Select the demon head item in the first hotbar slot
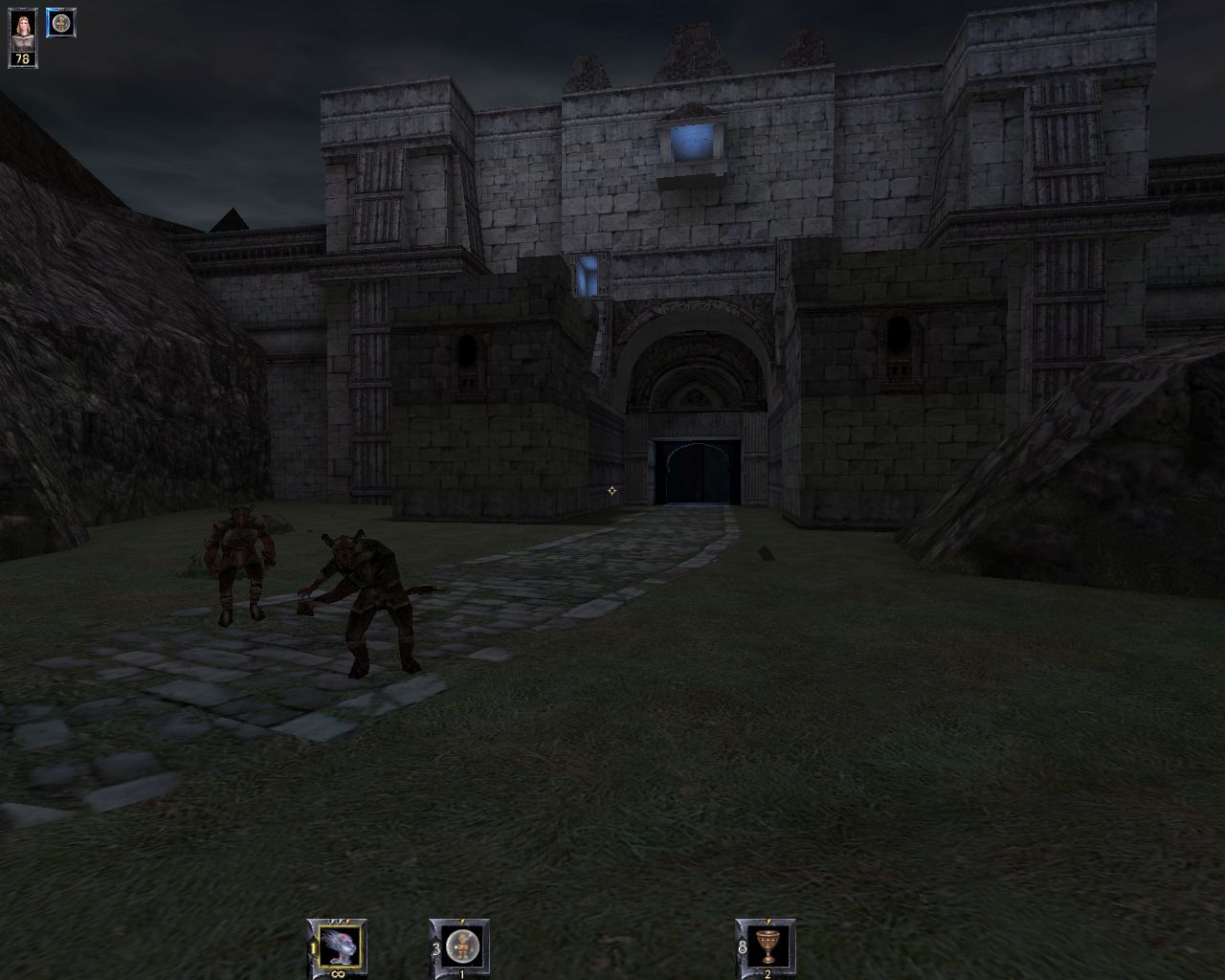This screenshot has height=980, width=1225. click(x=341, y=945)
